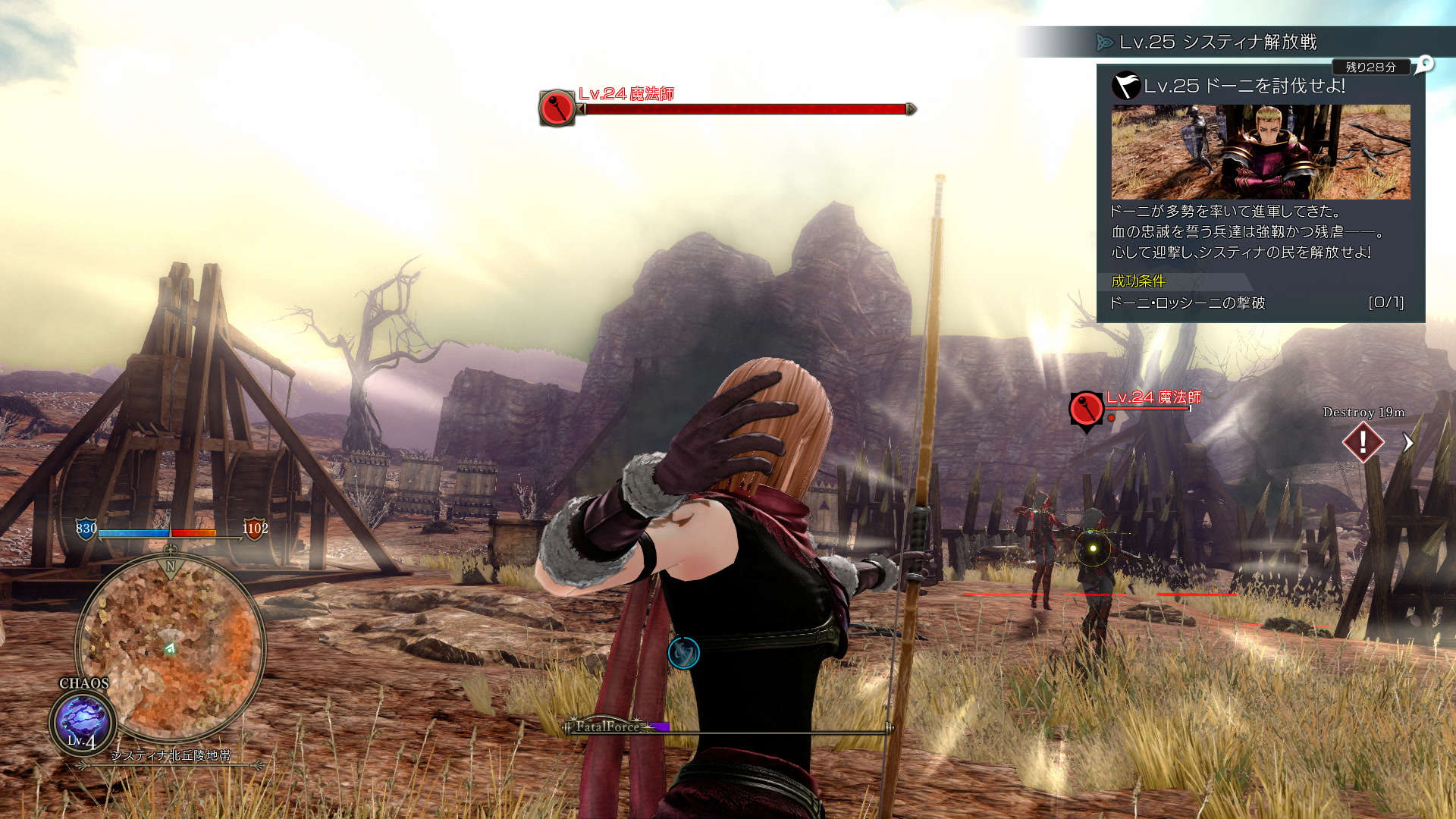Select the Destroy 19m objective marker

[x=1363, y=441]
